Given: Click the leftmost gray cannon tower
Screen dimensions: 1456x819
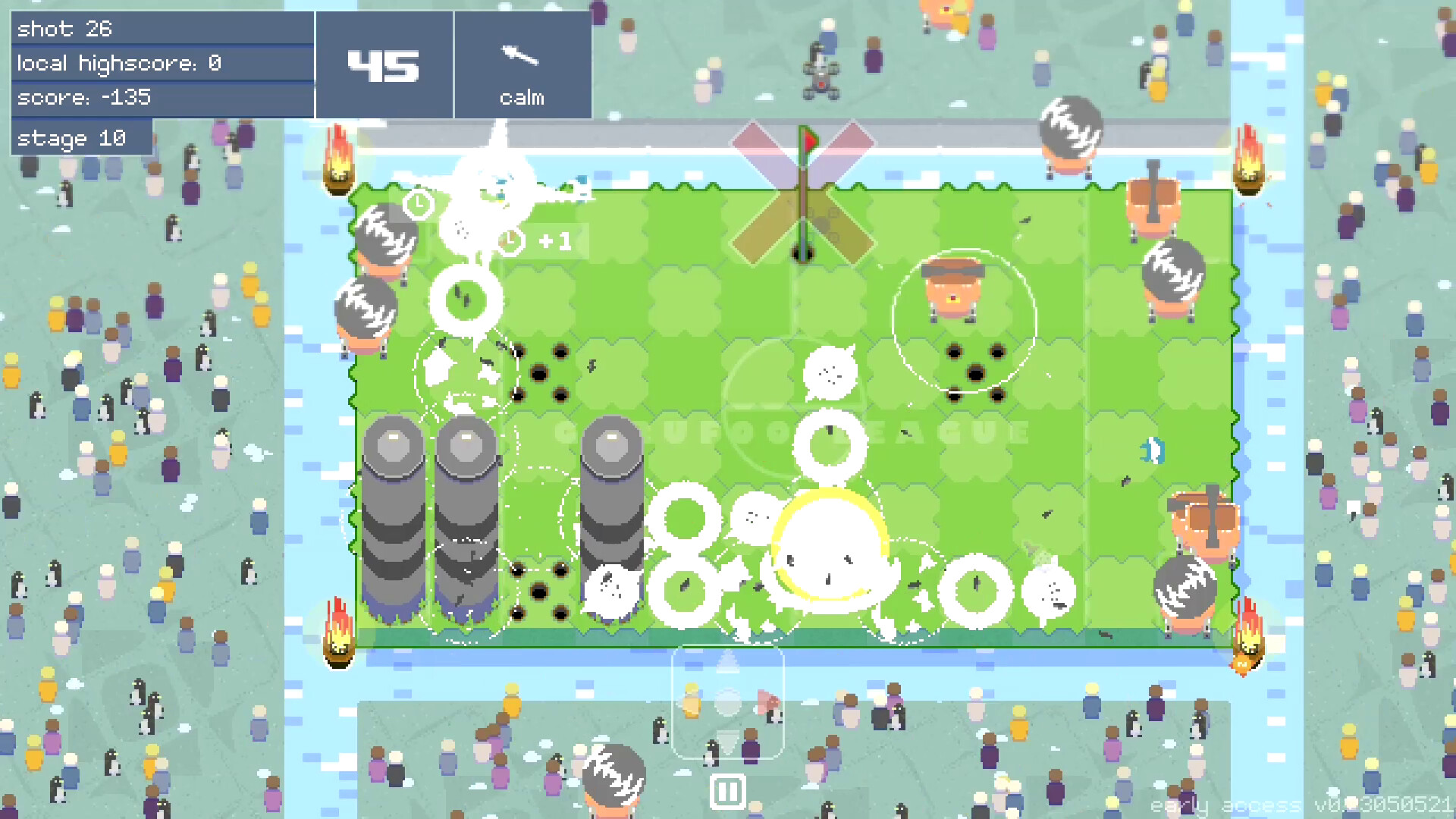Looking at the screenshot, I should [x=395, y=523].
